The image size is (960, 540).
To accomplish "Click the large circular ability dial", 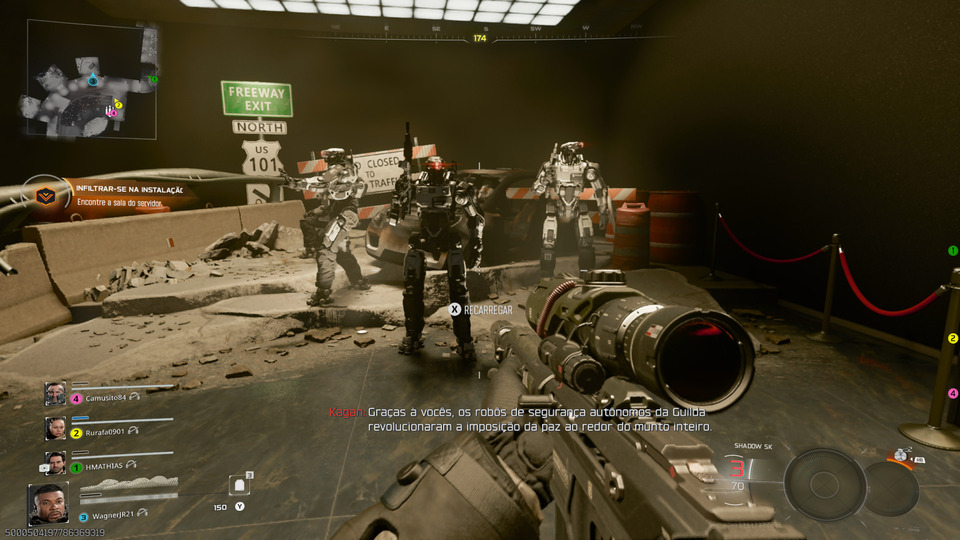I will point(824,484).
